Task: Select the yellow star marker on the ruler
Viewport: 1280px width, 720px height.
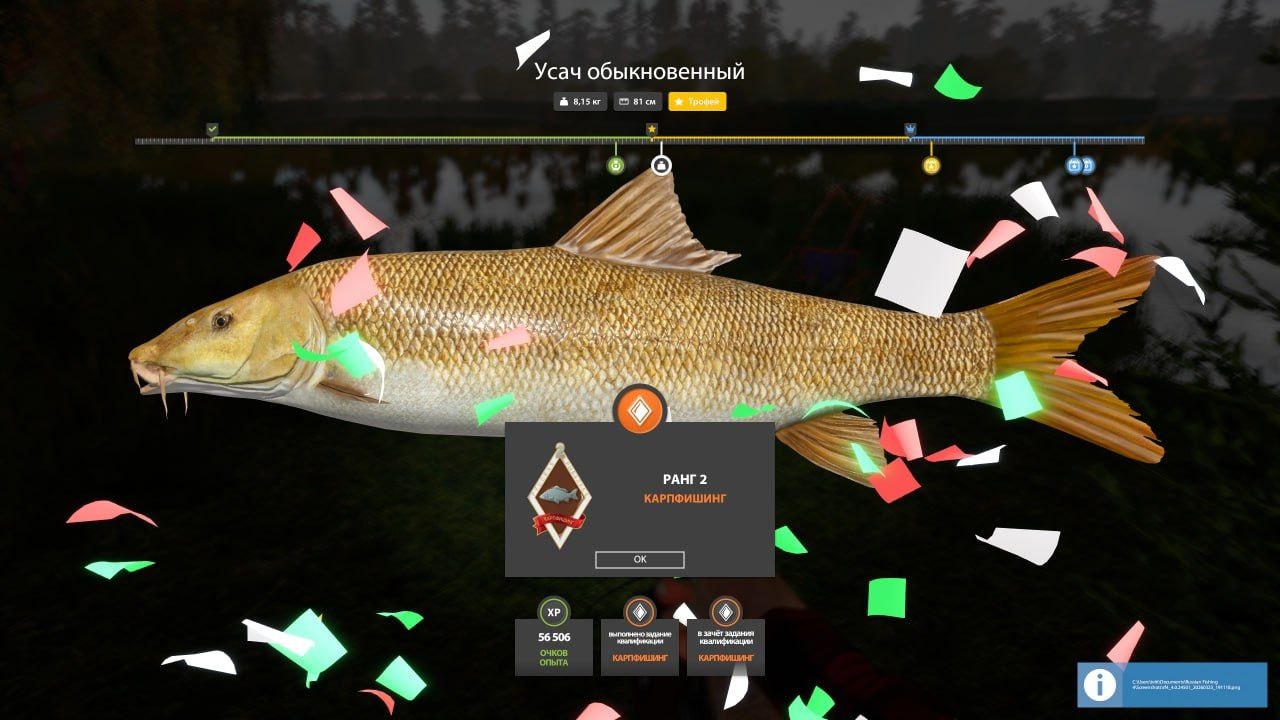Action: [x=653, y=129]
